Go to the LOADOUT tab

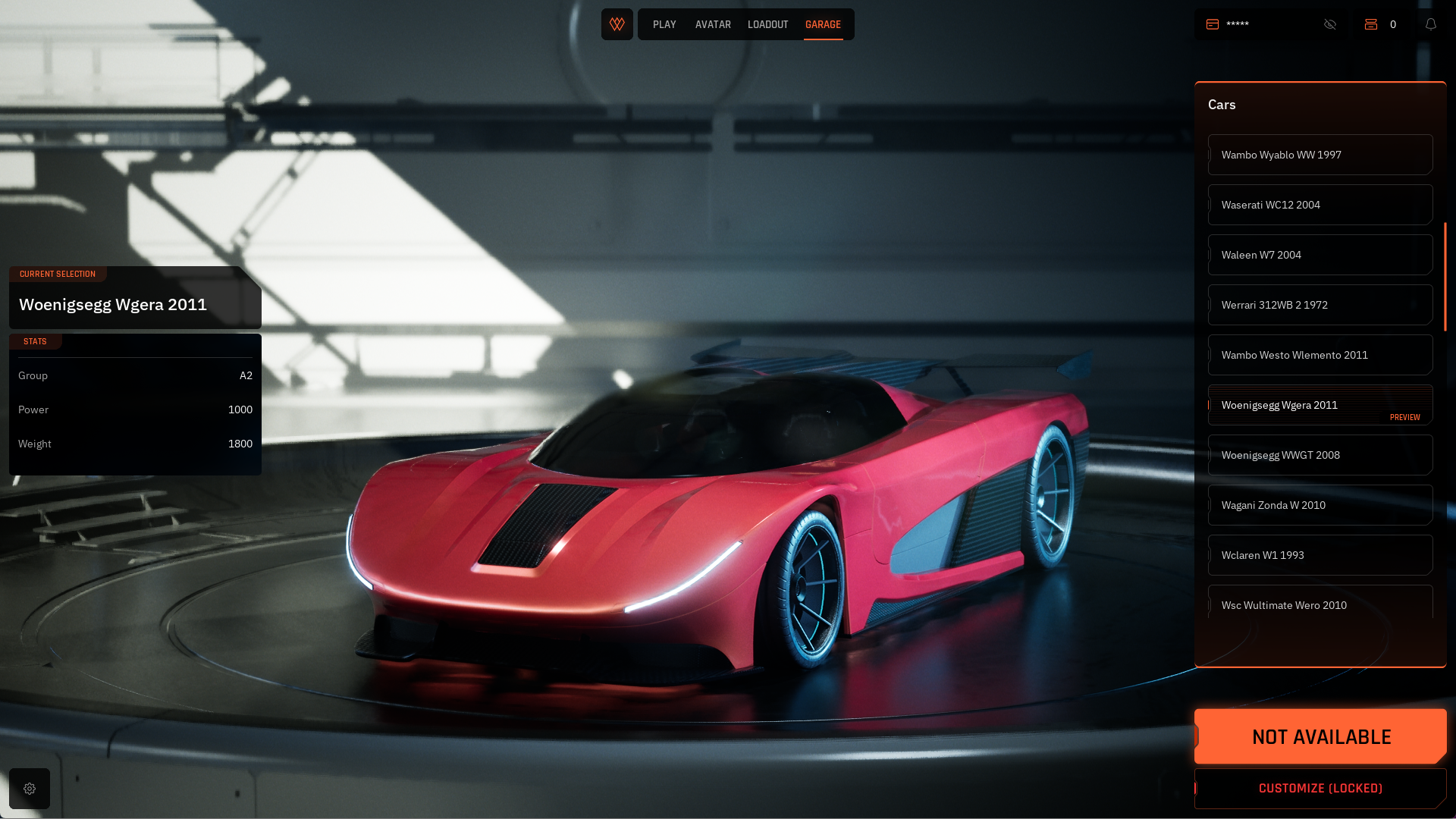767,24
